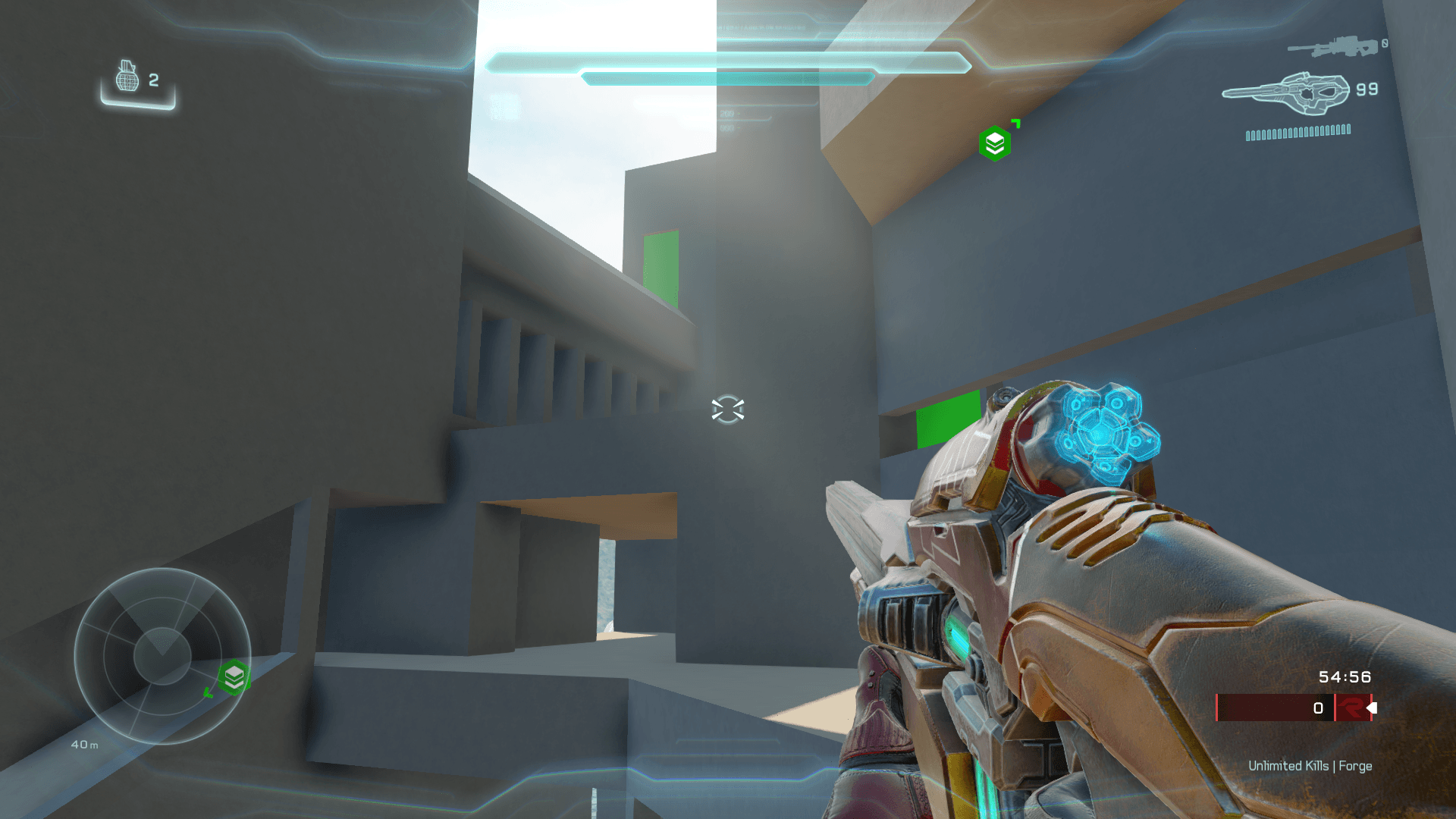Viewport: 1456px width, 819px height.
Task: Select the frag grenade icon
Action: pyautogui.click(x=127, y=77)
